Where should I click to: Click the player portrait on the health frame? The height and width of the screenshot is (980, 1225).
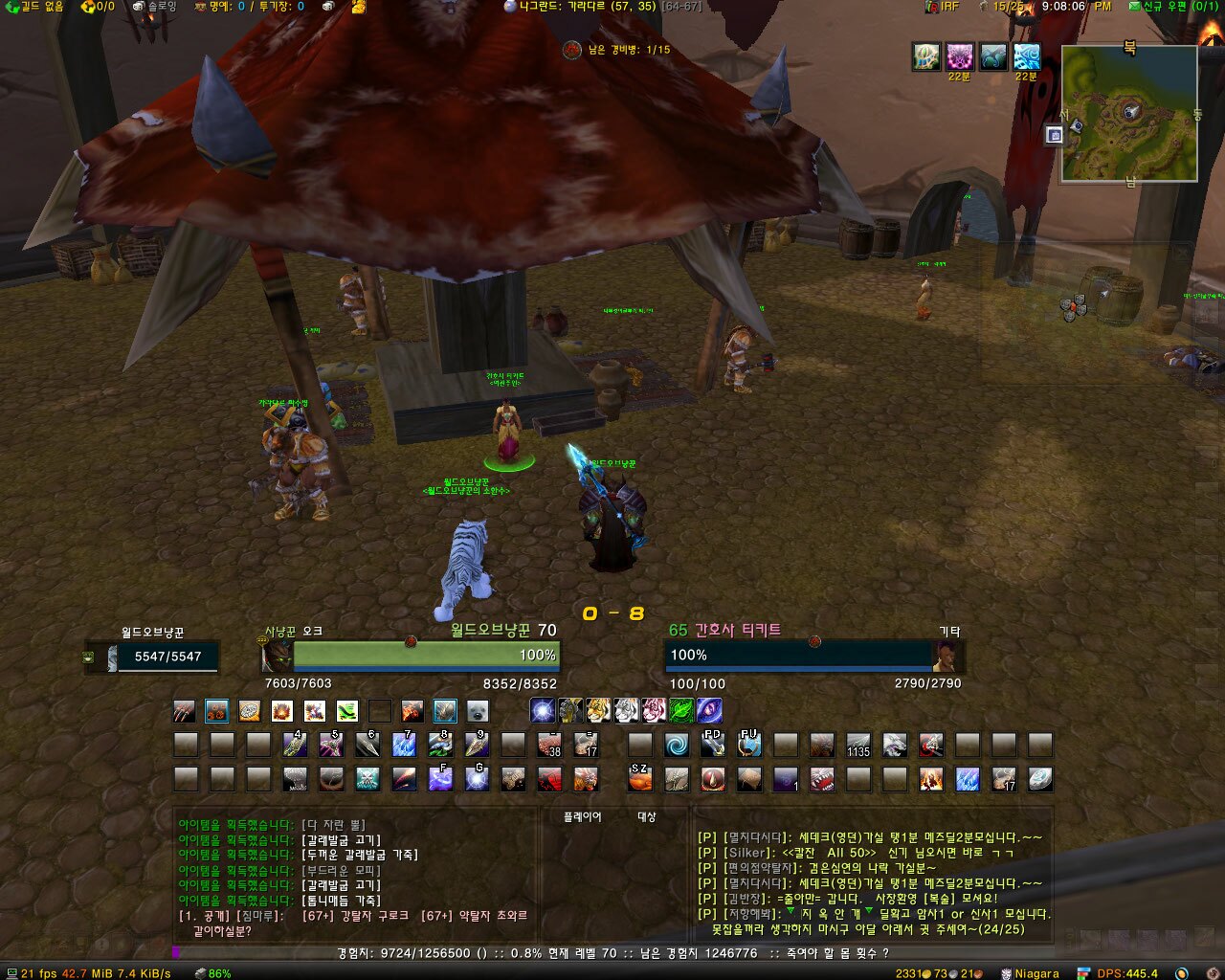click(278, 657)
